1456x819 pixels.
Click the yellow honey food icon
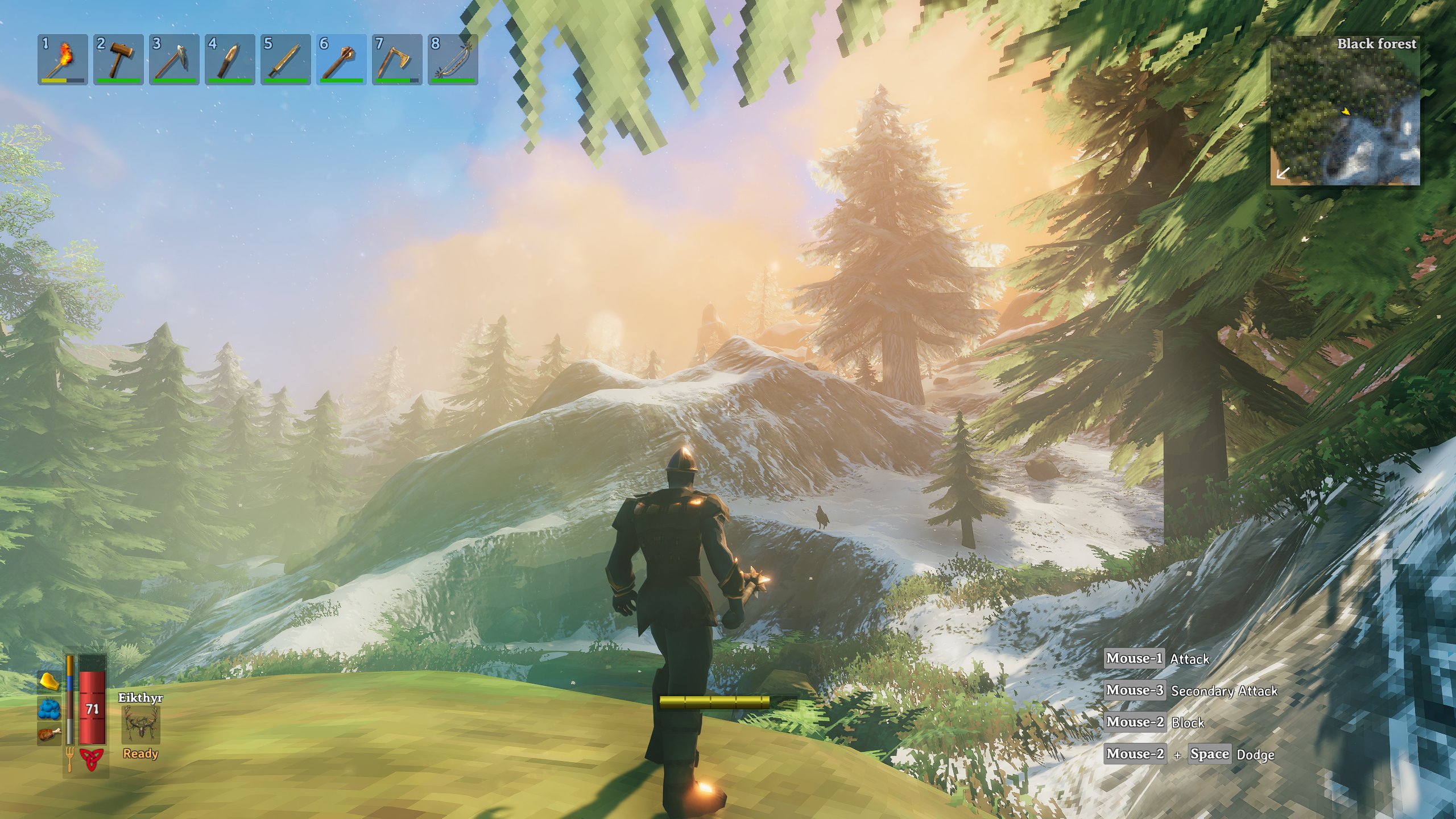coord(49,681)
